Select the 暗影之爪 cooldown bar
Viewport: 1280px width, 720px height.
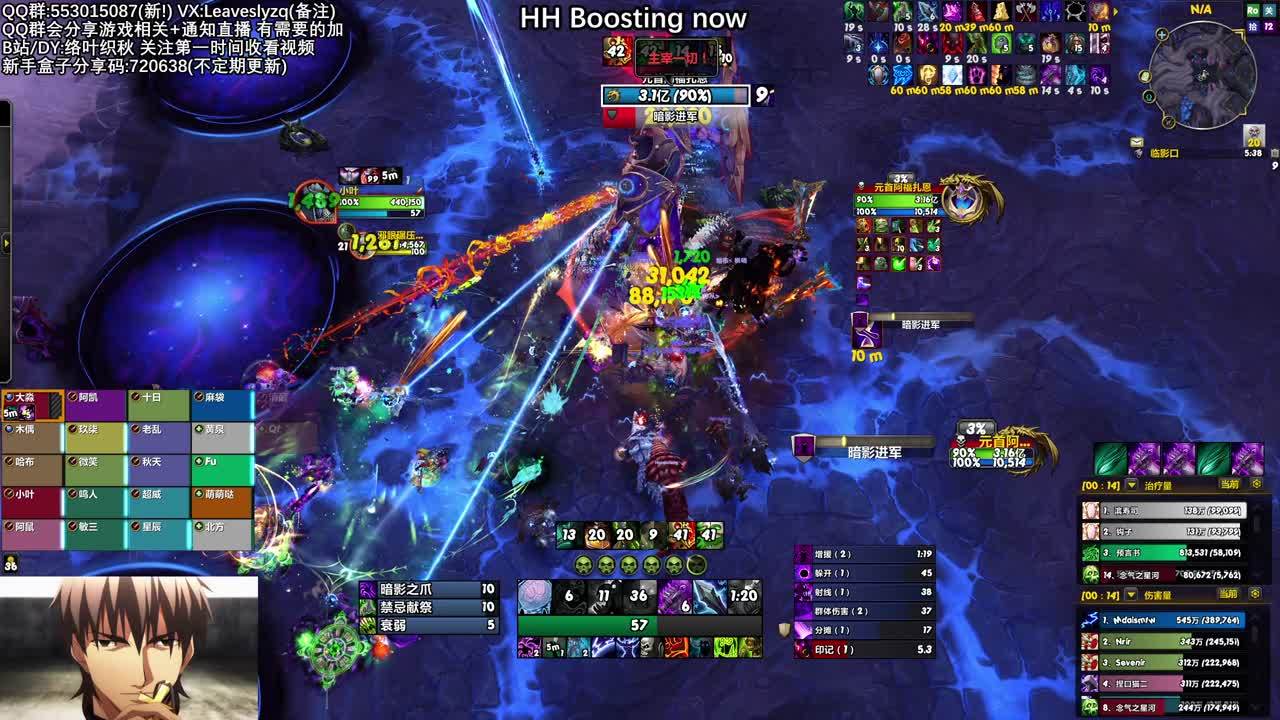428,590
